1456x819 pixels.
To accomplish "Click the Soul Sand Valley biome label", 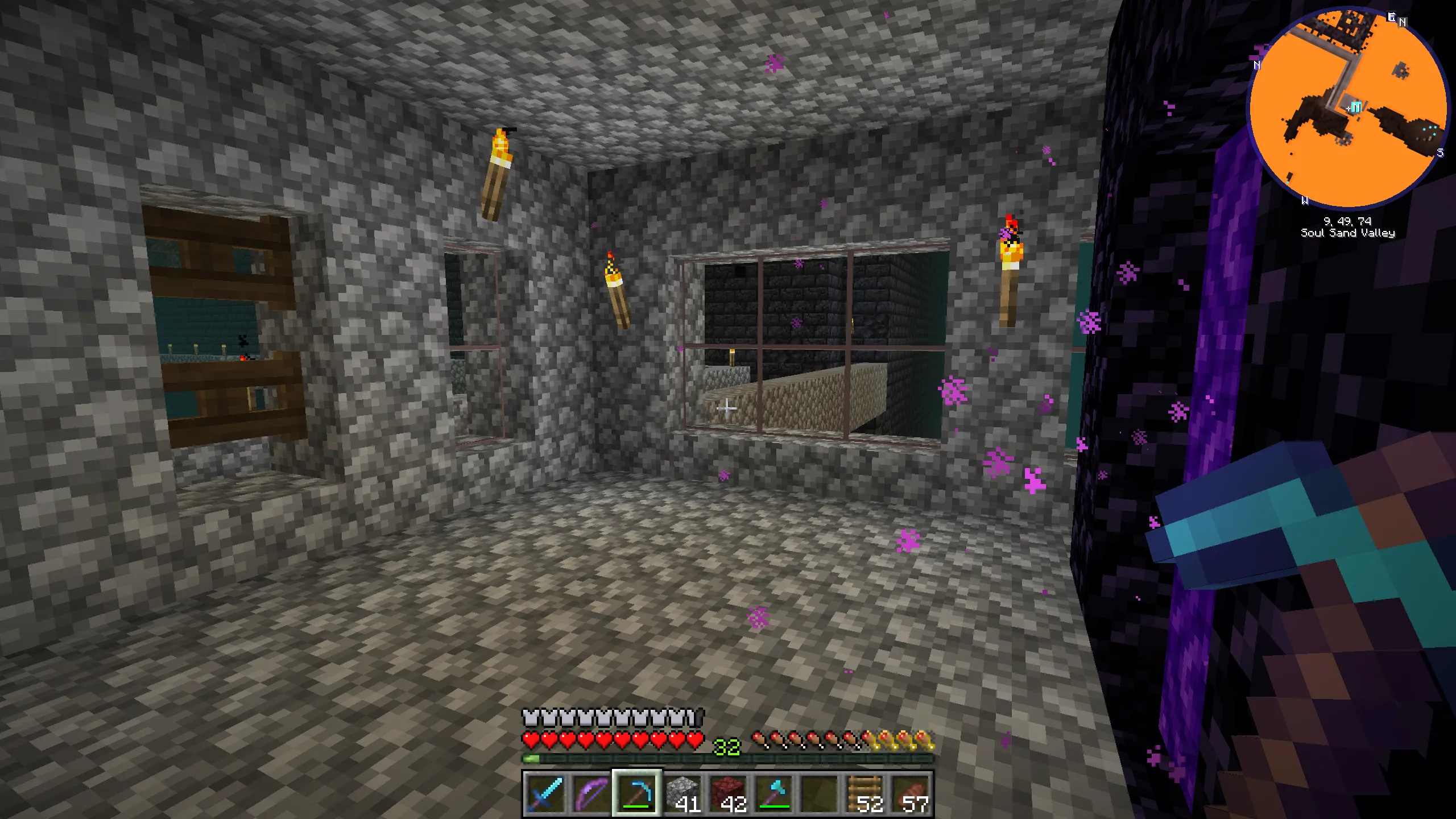I will [x=1348, y=233].
